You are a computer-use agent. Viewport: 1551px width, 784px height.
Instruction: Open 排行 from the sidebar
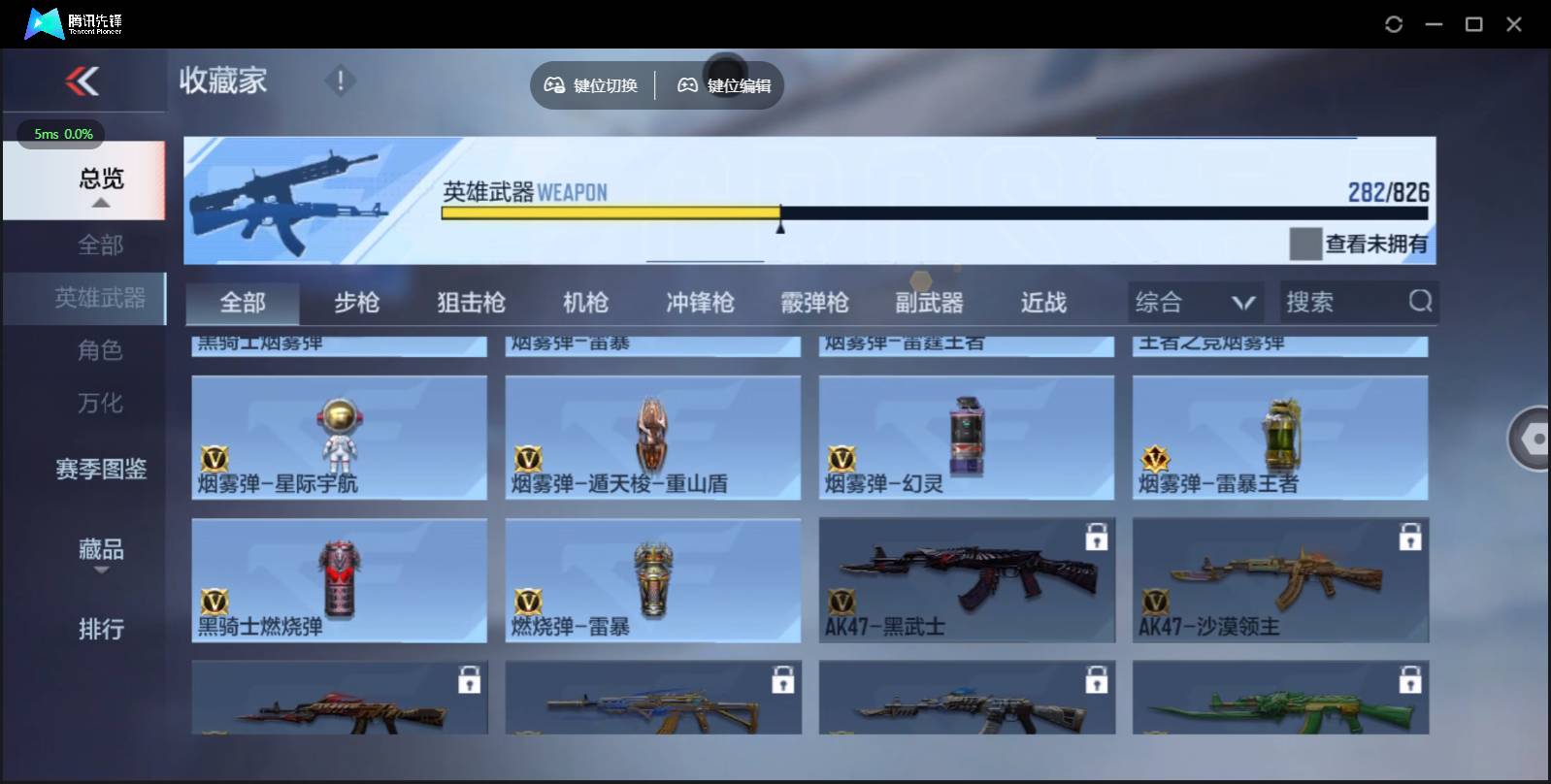point(100,631)
